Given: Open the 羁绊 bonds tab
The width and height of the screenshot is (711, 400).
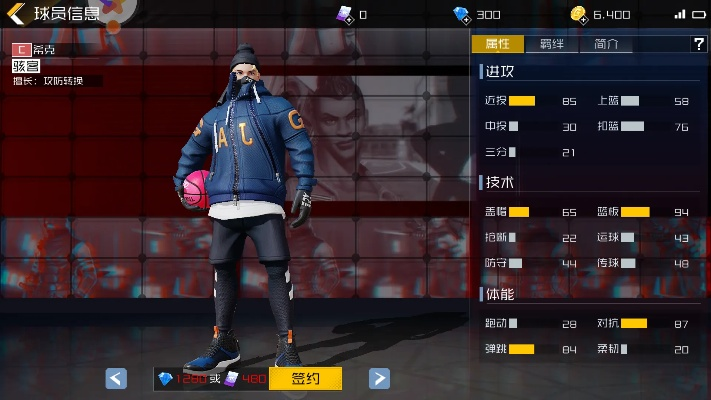Looking at the screenshot, I should point(551,44).
